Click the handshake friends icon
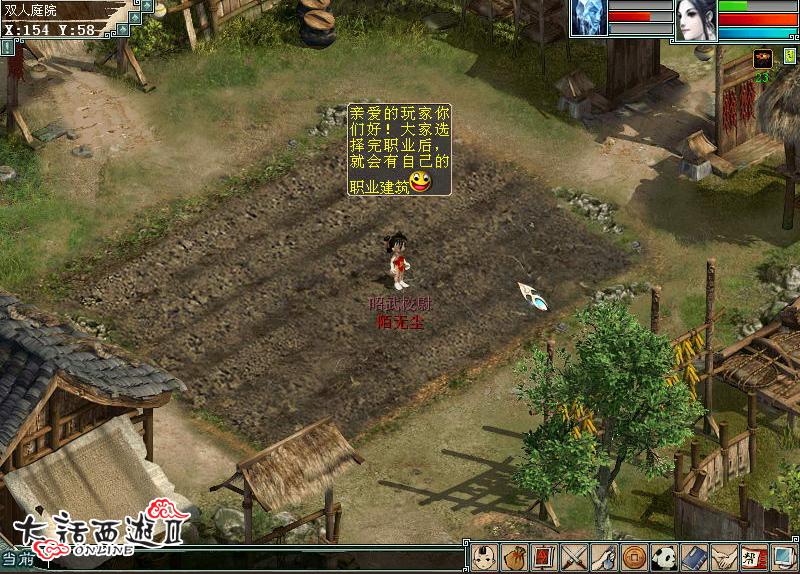The width and height of the screenshot is (800, 574). coord(723,557)
